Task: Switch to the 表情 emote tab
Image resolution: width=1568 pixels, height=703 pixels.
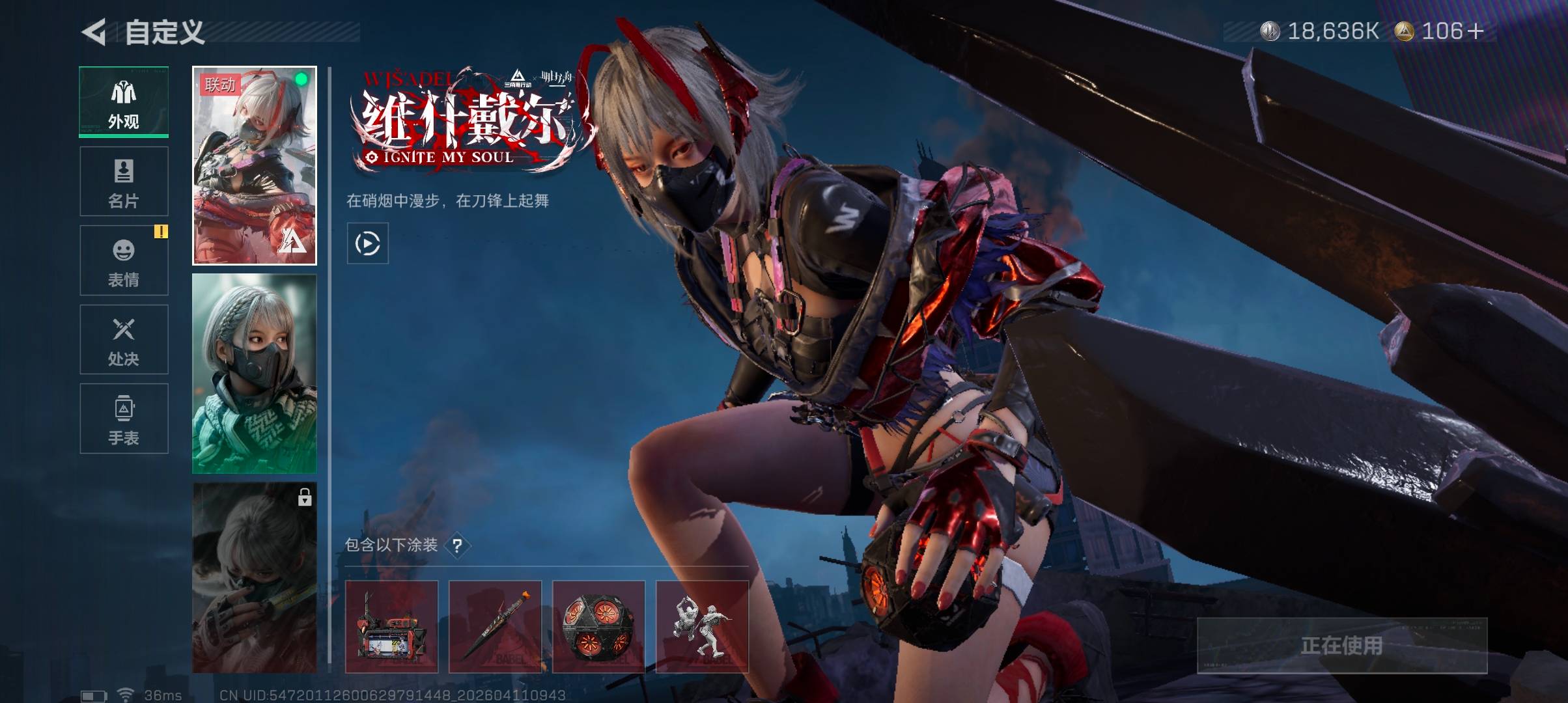Action: 124,260
